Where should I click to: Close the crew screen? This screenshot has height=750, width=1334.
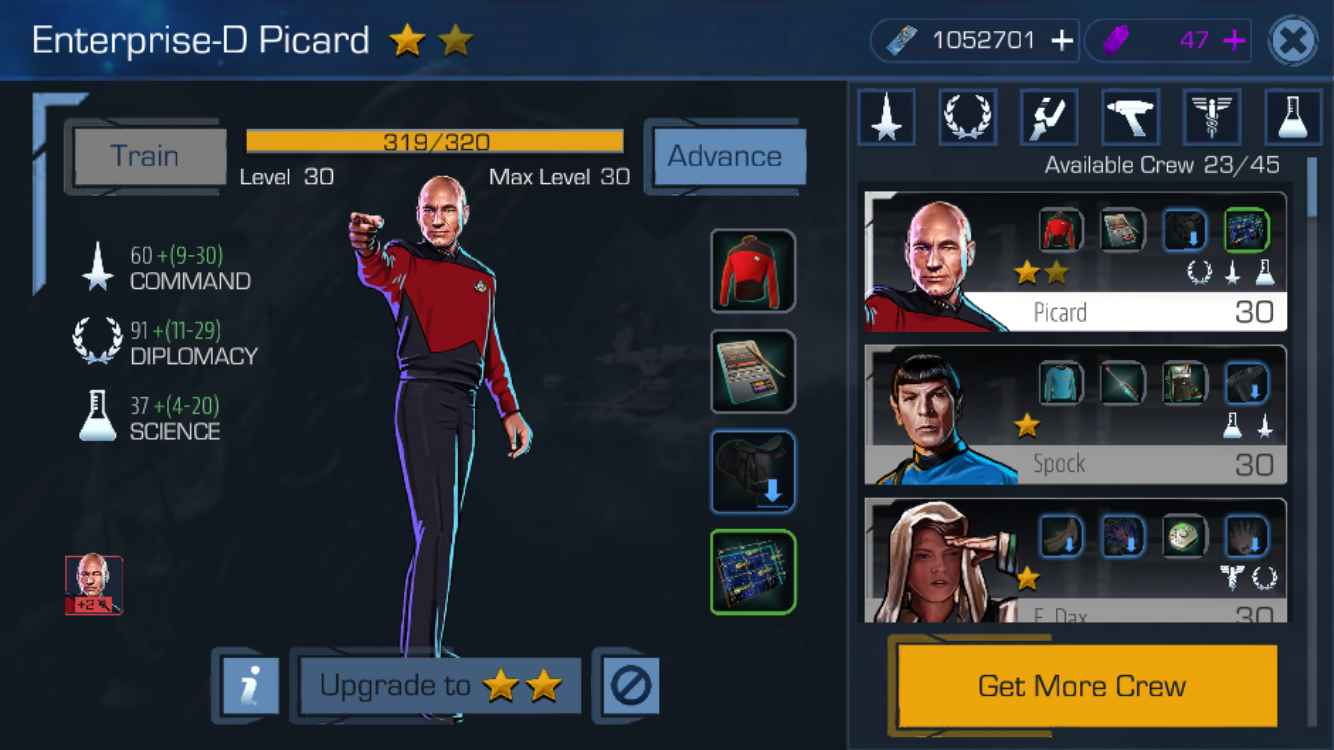coord(1293,42)
